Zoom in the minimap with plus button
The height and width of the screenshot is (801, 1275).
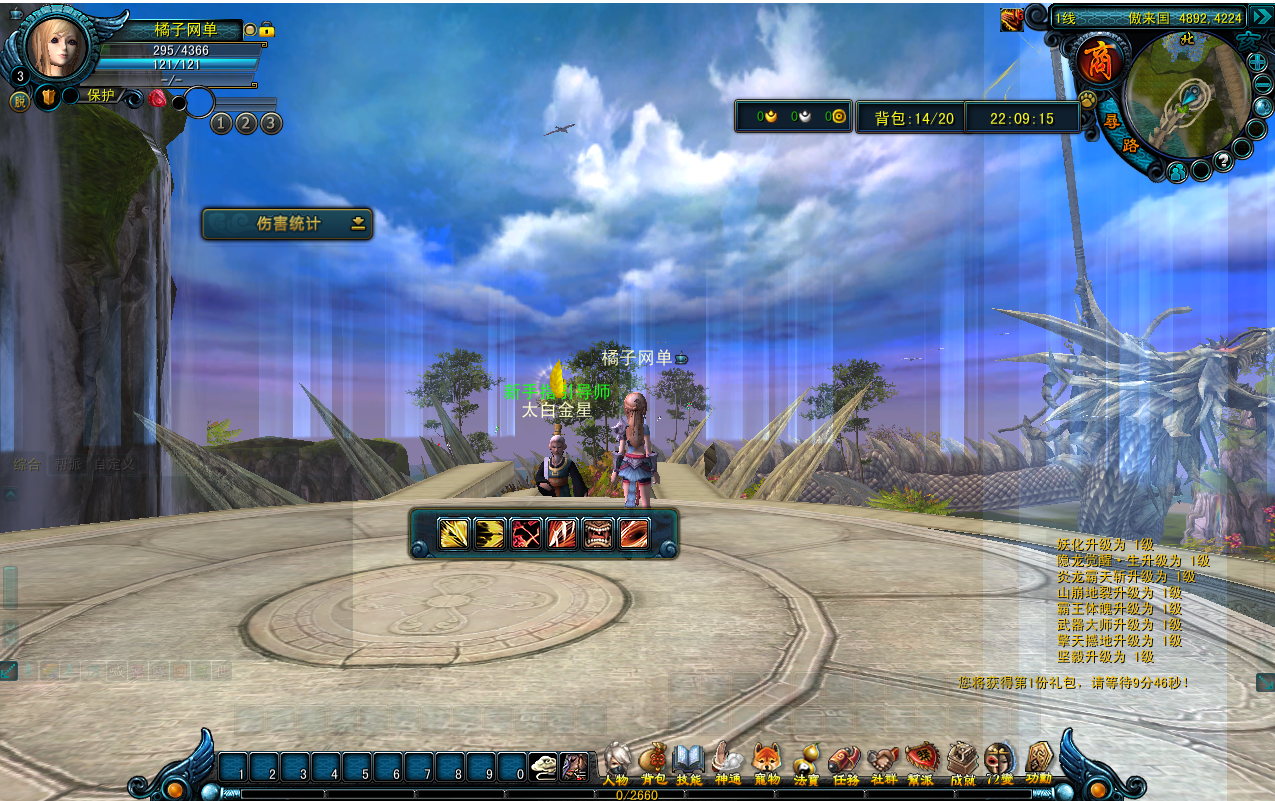[x=1258, y=63]
